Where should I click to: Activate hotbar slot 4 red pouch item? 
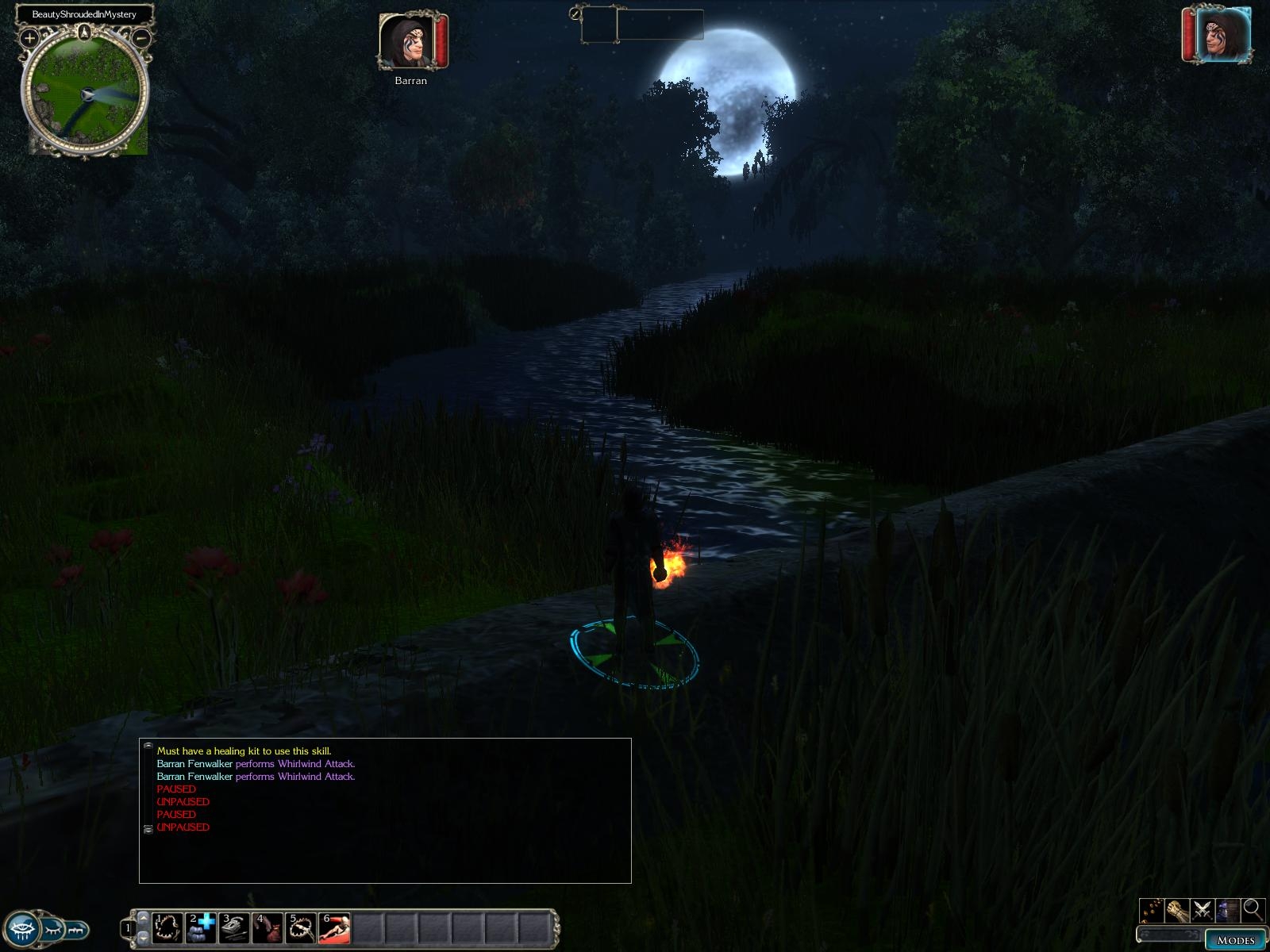pyautogui.click(x=267, y=927)
